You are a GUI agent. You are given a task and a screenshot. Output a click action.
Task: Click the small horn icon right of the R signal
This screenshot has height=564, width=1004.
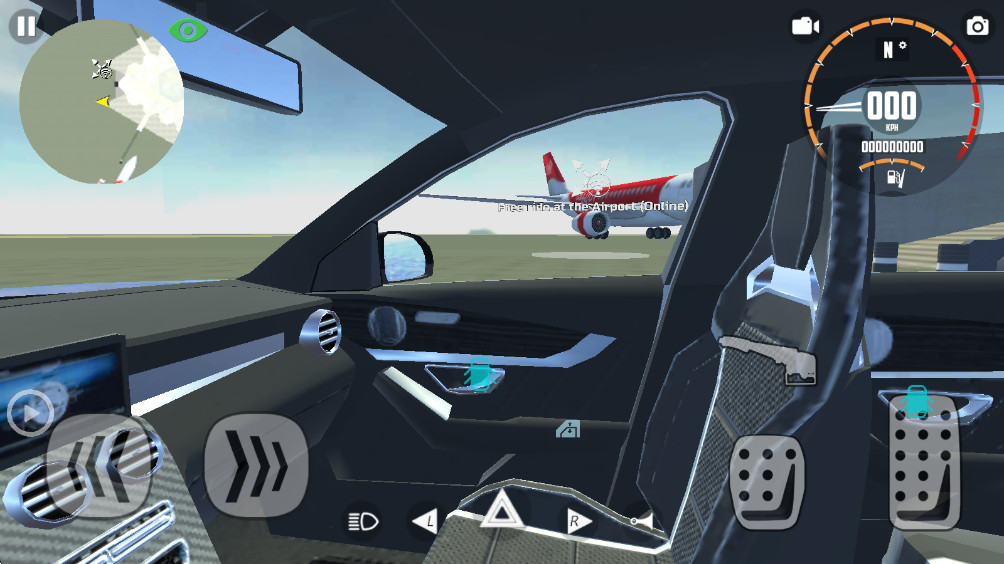[x=641, y=521]
